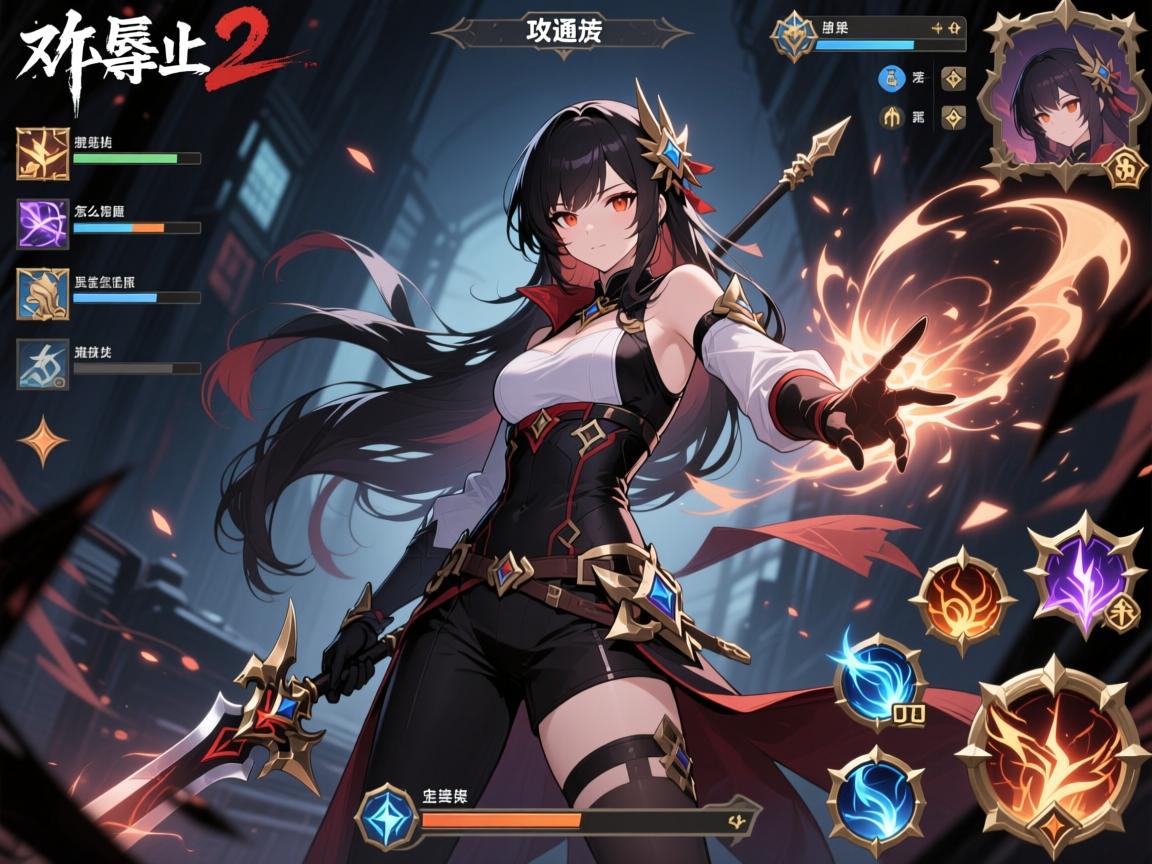Choose the purple lightning square skill icon

tap(43, 223)
